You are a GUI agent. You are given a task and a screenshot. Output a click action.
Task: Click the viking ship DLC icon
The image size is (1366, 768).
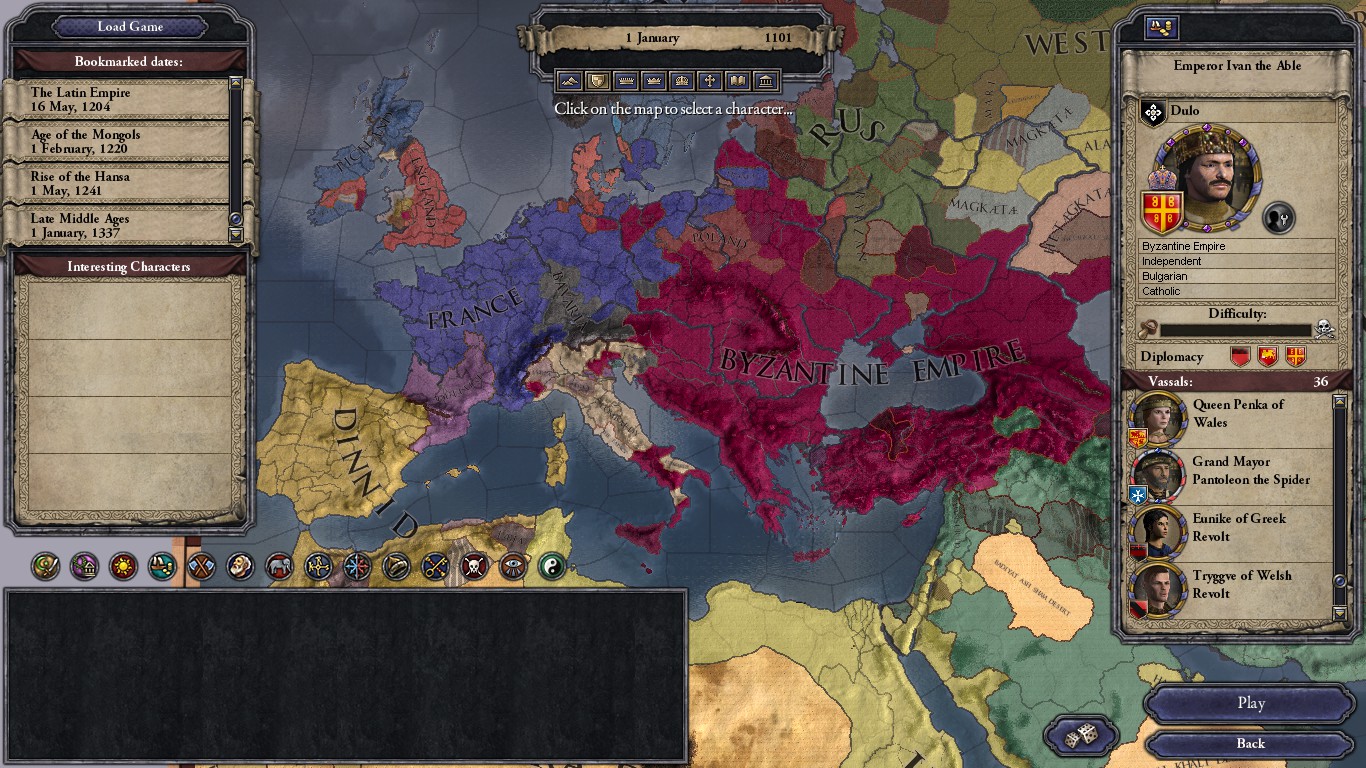[x=160, y=567]
